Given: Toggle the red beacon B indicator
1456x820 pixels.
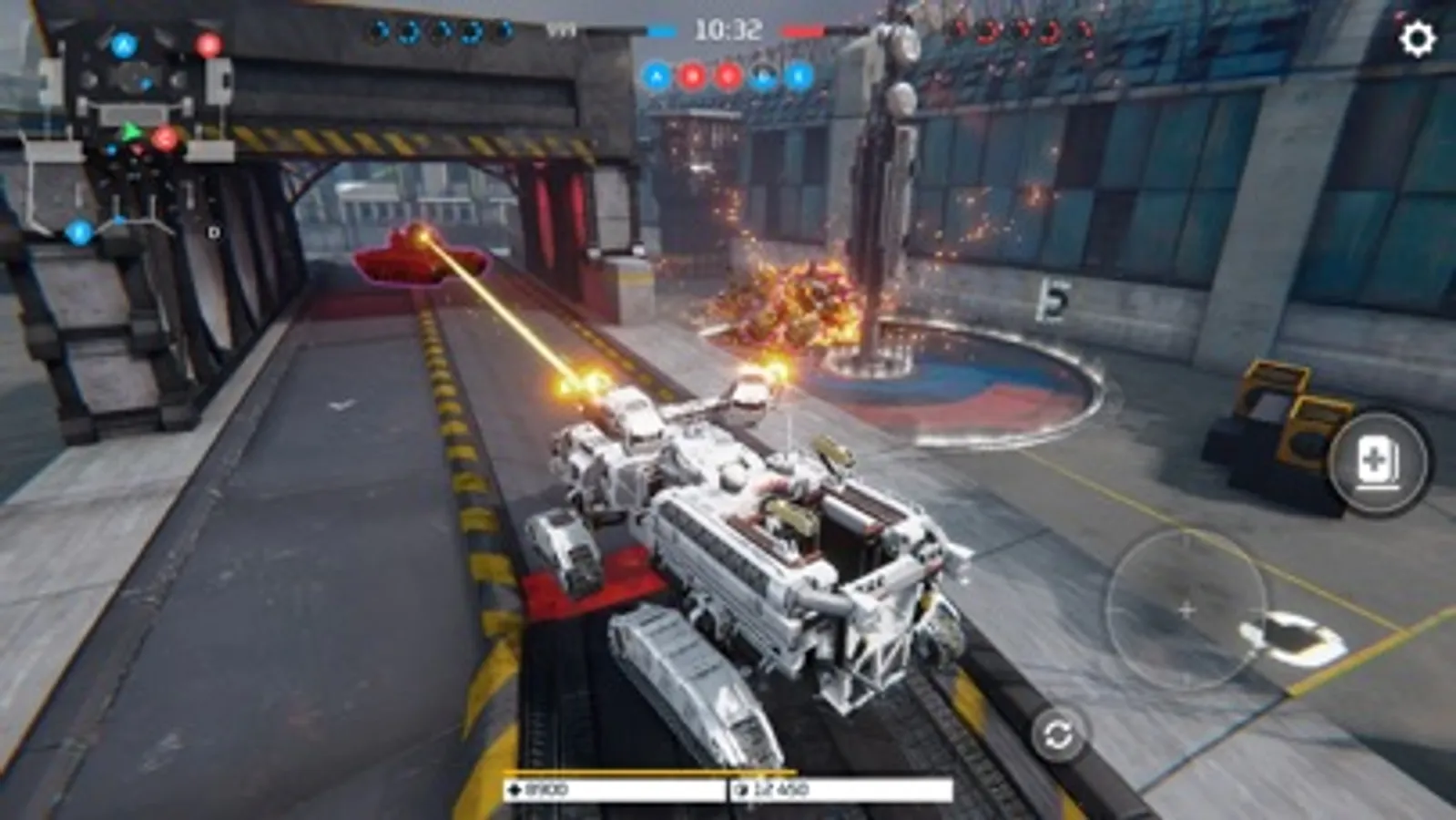Looking at the screenshot, I should point(692,76).
